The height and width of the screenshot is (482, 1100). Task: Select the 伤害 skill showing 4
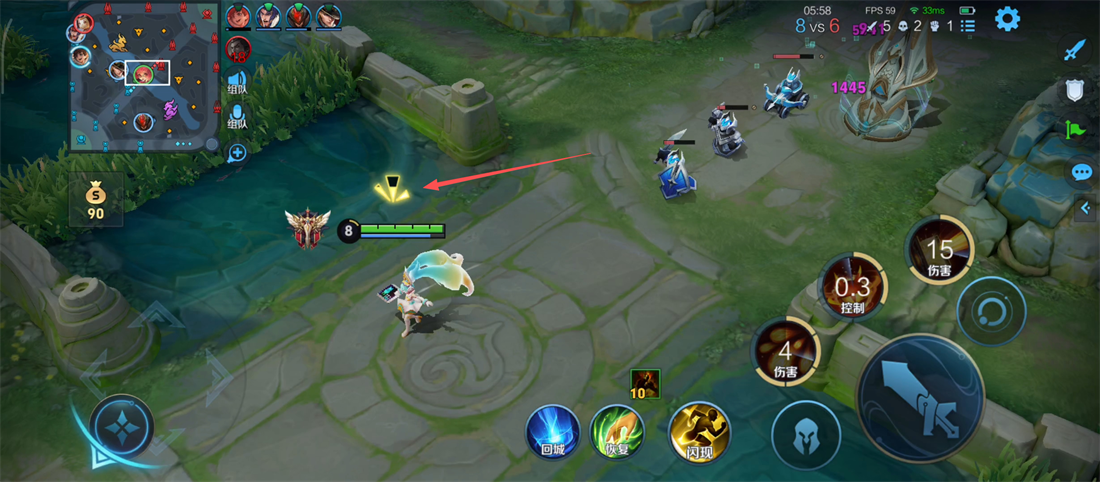click(785, 352)
